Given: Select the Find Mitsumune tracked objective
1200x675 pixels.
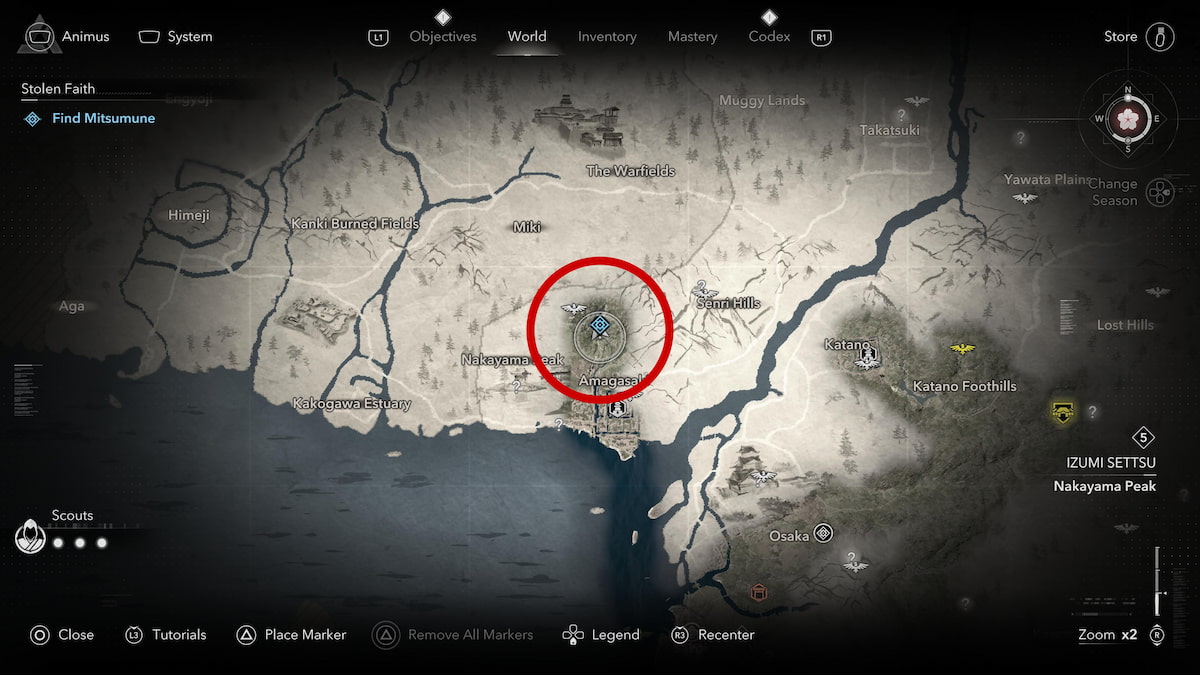Looking at the screenshot, I should (103, 118).
